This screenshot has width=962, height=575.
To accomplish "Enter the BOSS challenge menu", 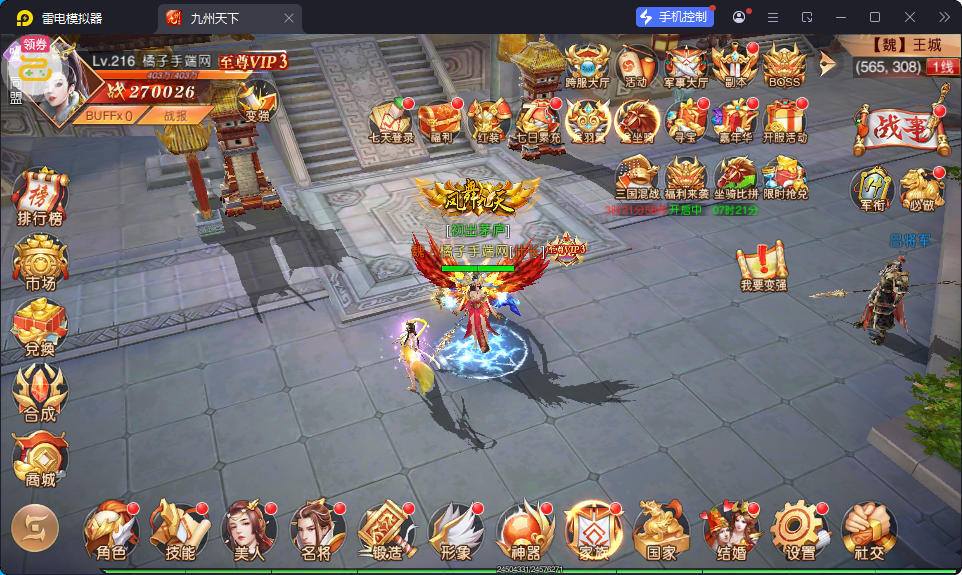I will pos(783,67).
